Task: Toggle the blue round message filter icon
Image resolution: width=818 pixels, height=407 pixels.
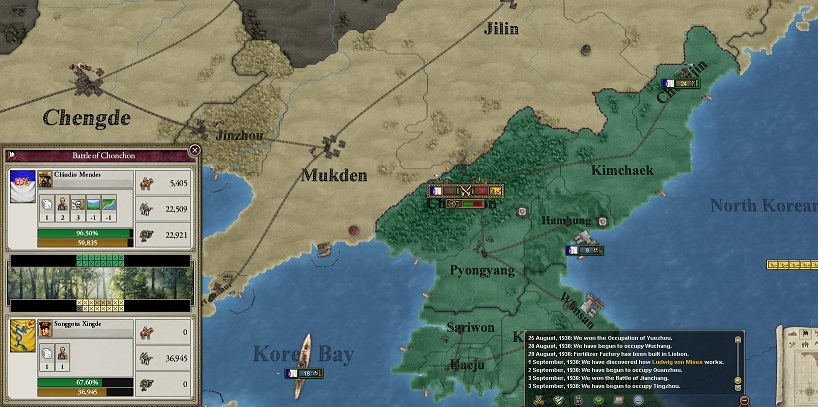Action: coord(638,400)
